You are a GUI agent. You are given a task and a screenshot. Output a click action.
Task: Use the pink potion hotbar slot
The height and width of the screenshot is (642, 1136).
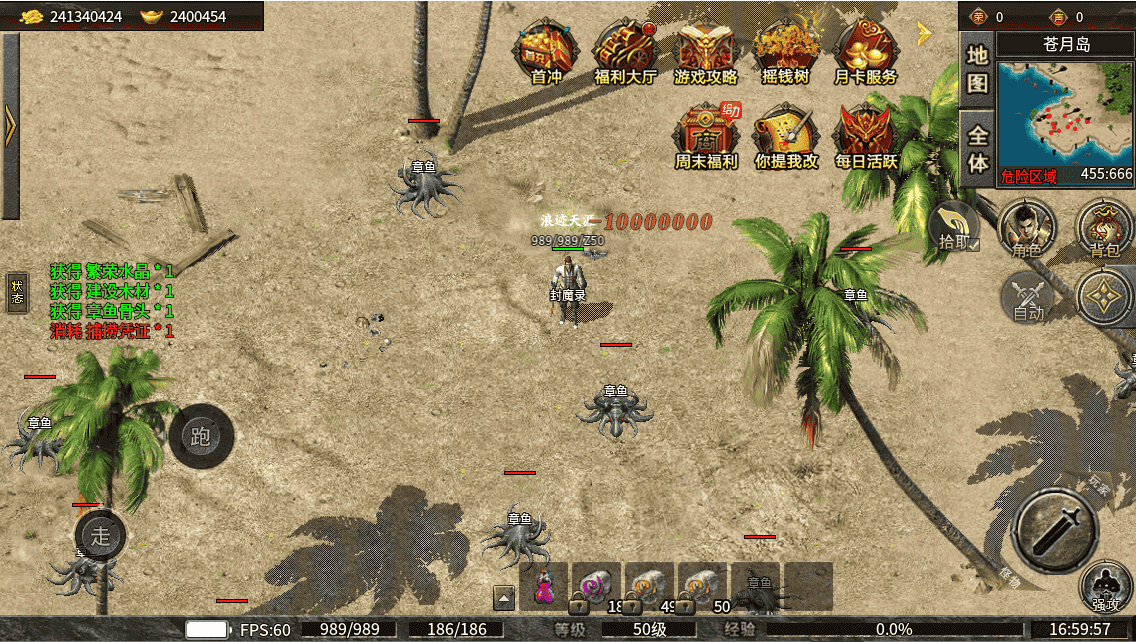click(x=543, y=586)
